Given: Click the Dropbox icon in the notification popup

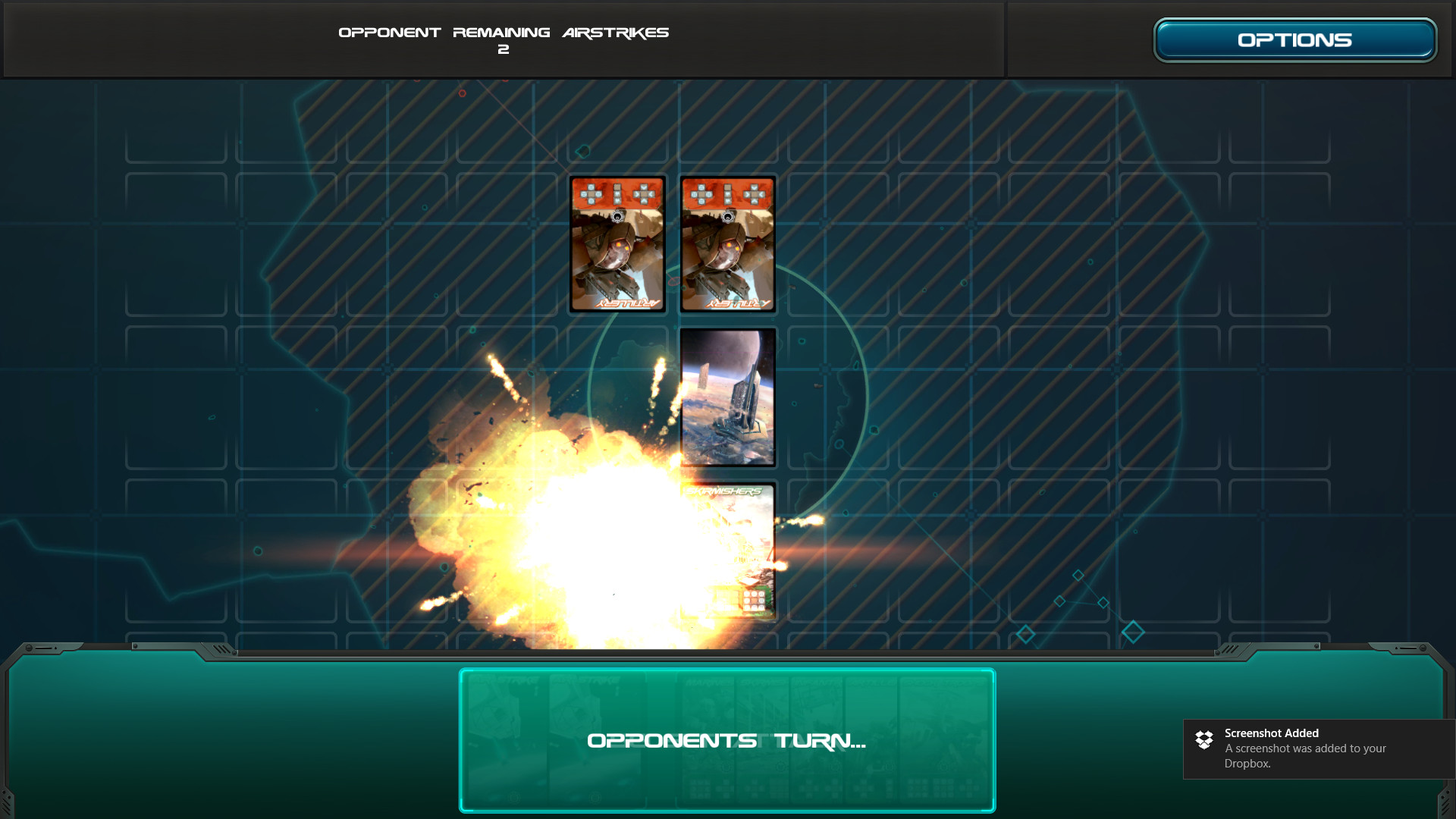Looking at the screenshot, I should click(1205, 739).
